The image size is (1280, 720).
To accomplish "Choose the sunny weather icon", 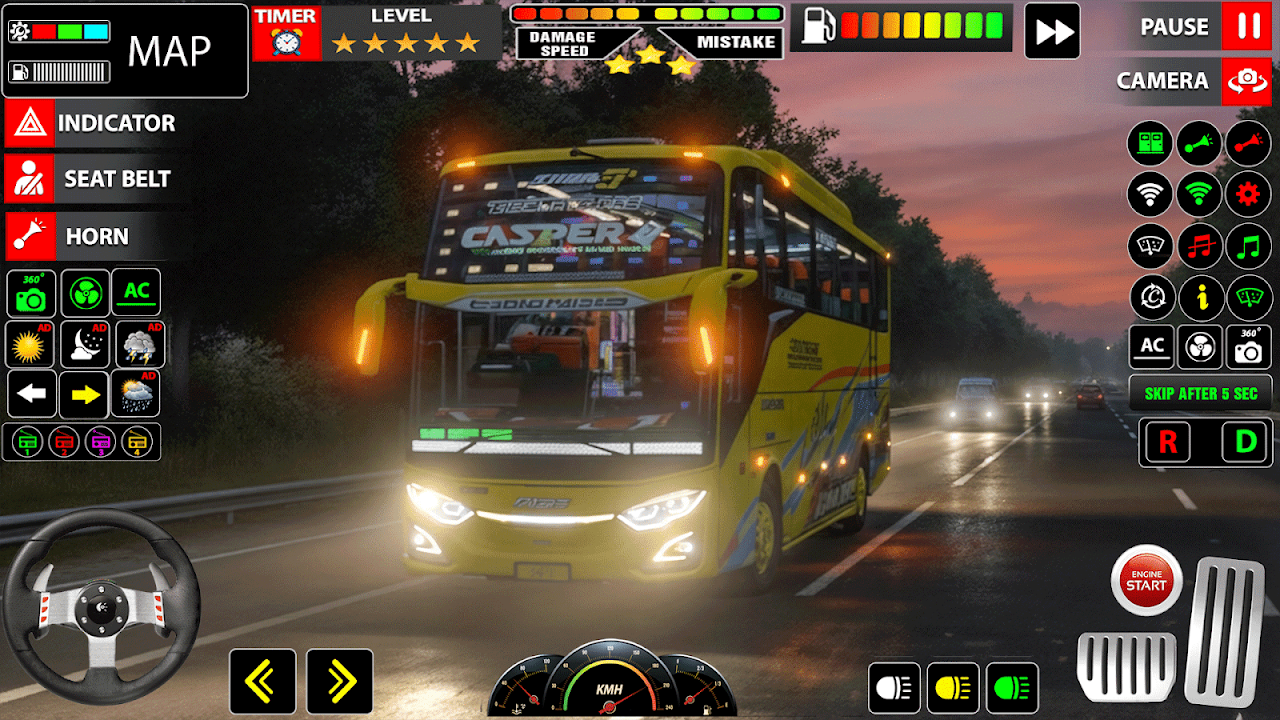I will tap(30, 345).
